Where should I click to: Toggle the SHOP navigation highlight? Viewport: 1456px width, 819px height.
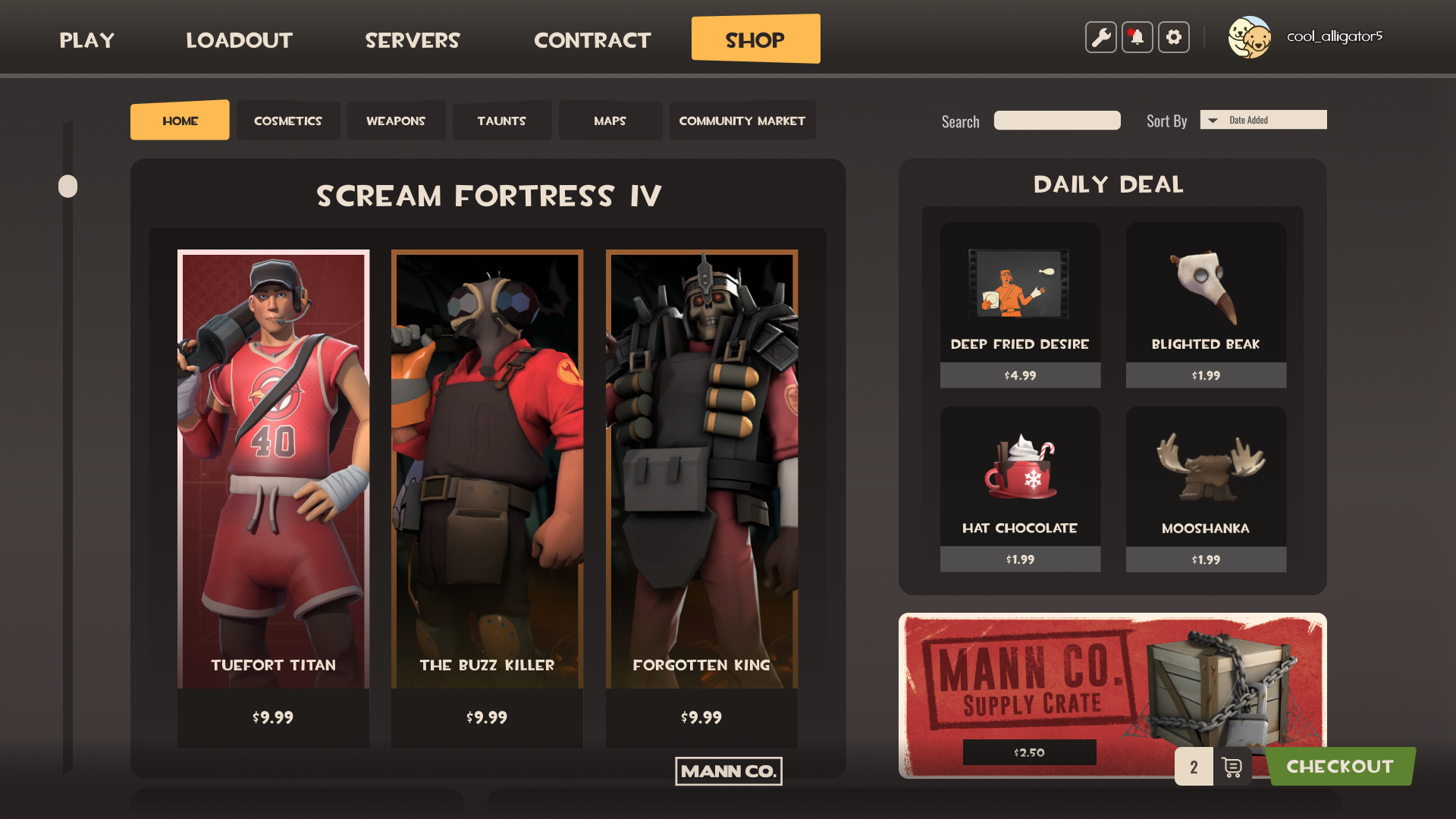tap(755, 39)
